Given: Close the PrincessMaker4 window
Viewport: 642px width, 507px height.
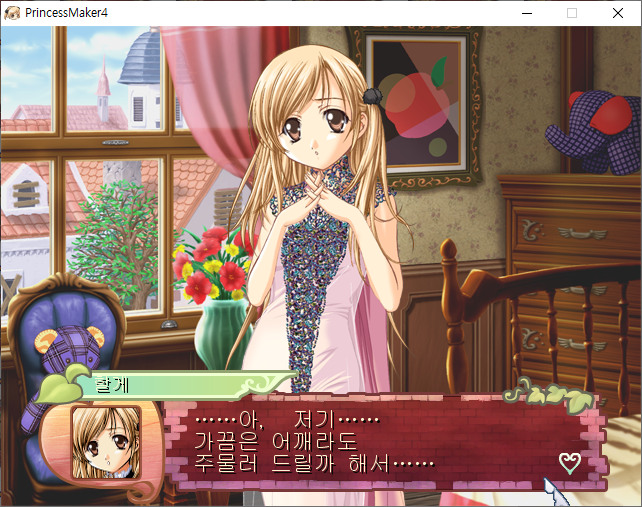Looking at the screenshot, I should [x=618, y=13].
